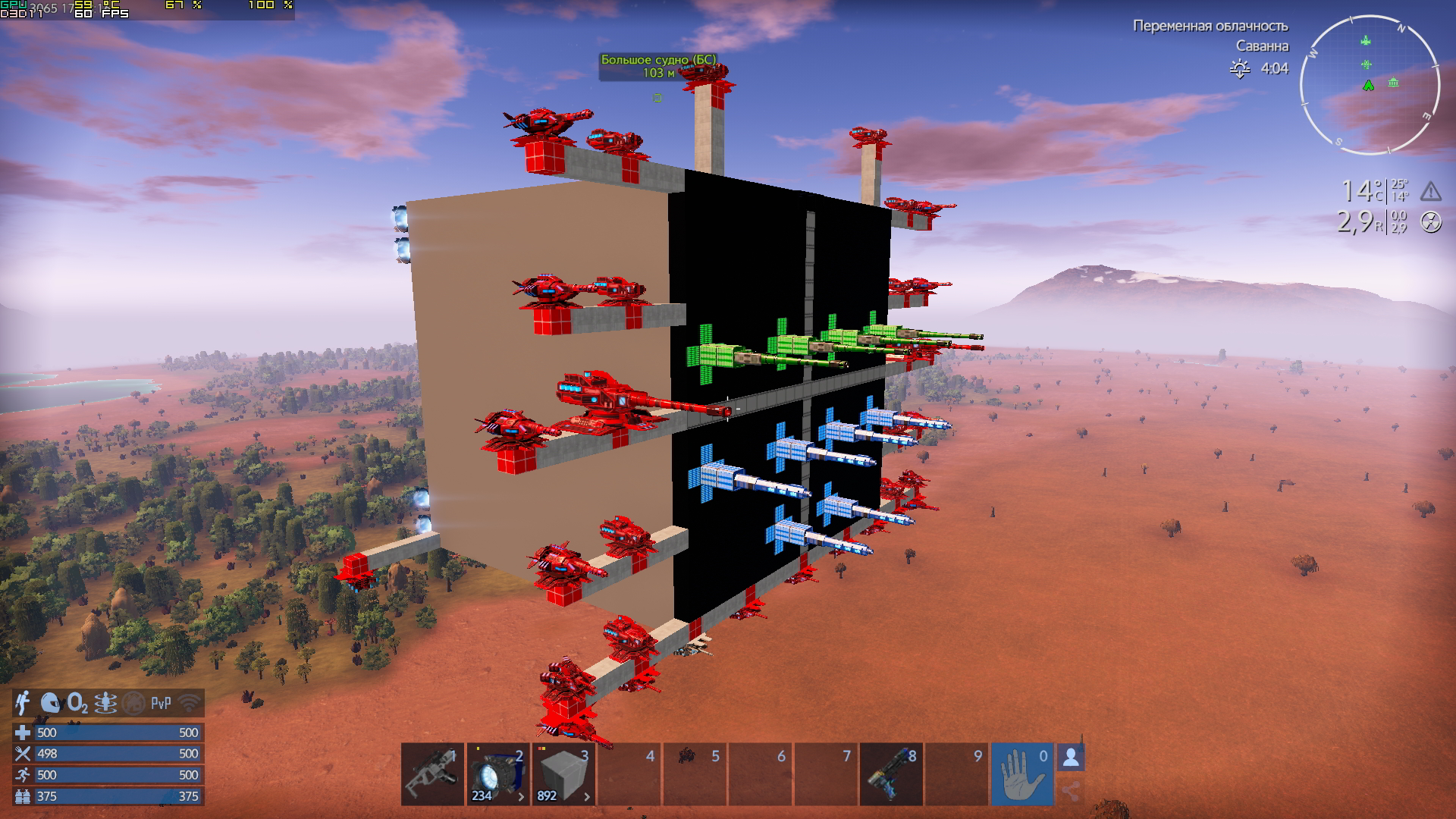1456x819 pixels.
Task: Toggle the helmet status icon
Action: 50,704
